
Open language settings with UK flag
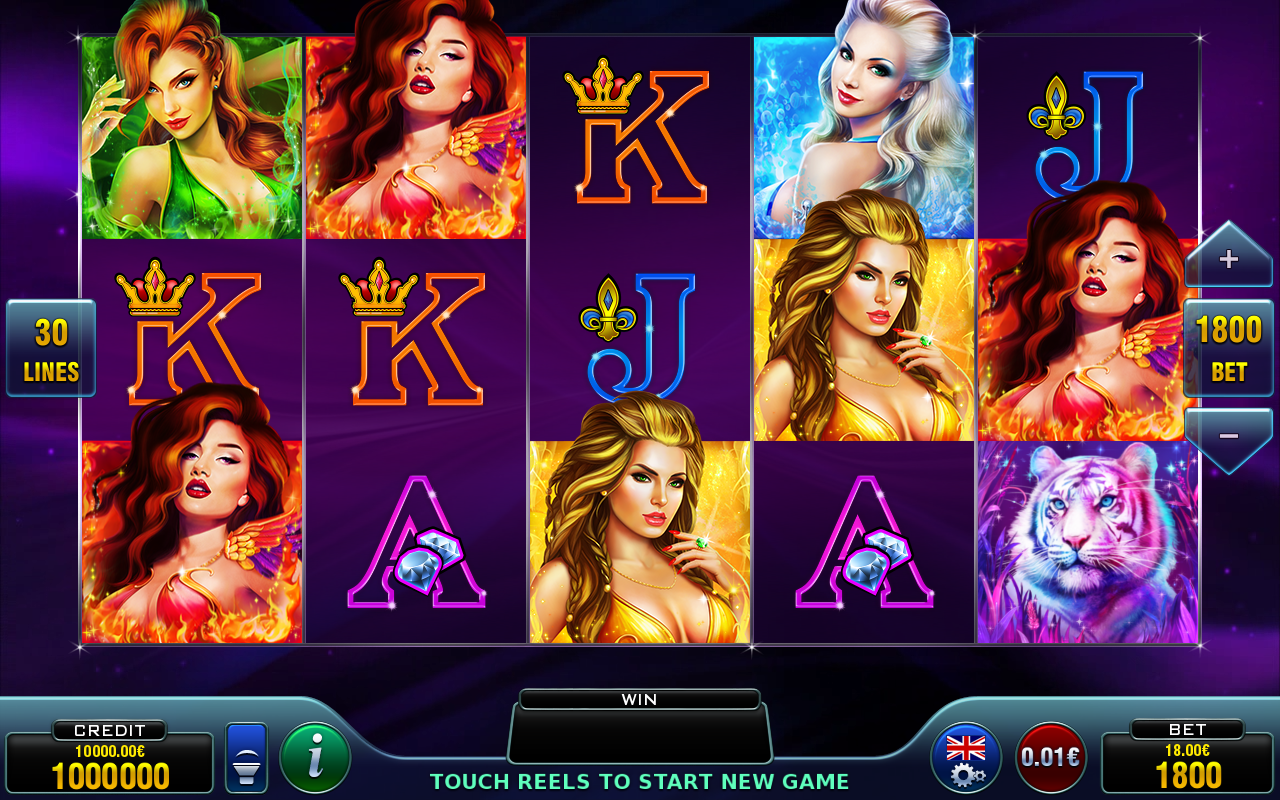(x=966, y=758)
